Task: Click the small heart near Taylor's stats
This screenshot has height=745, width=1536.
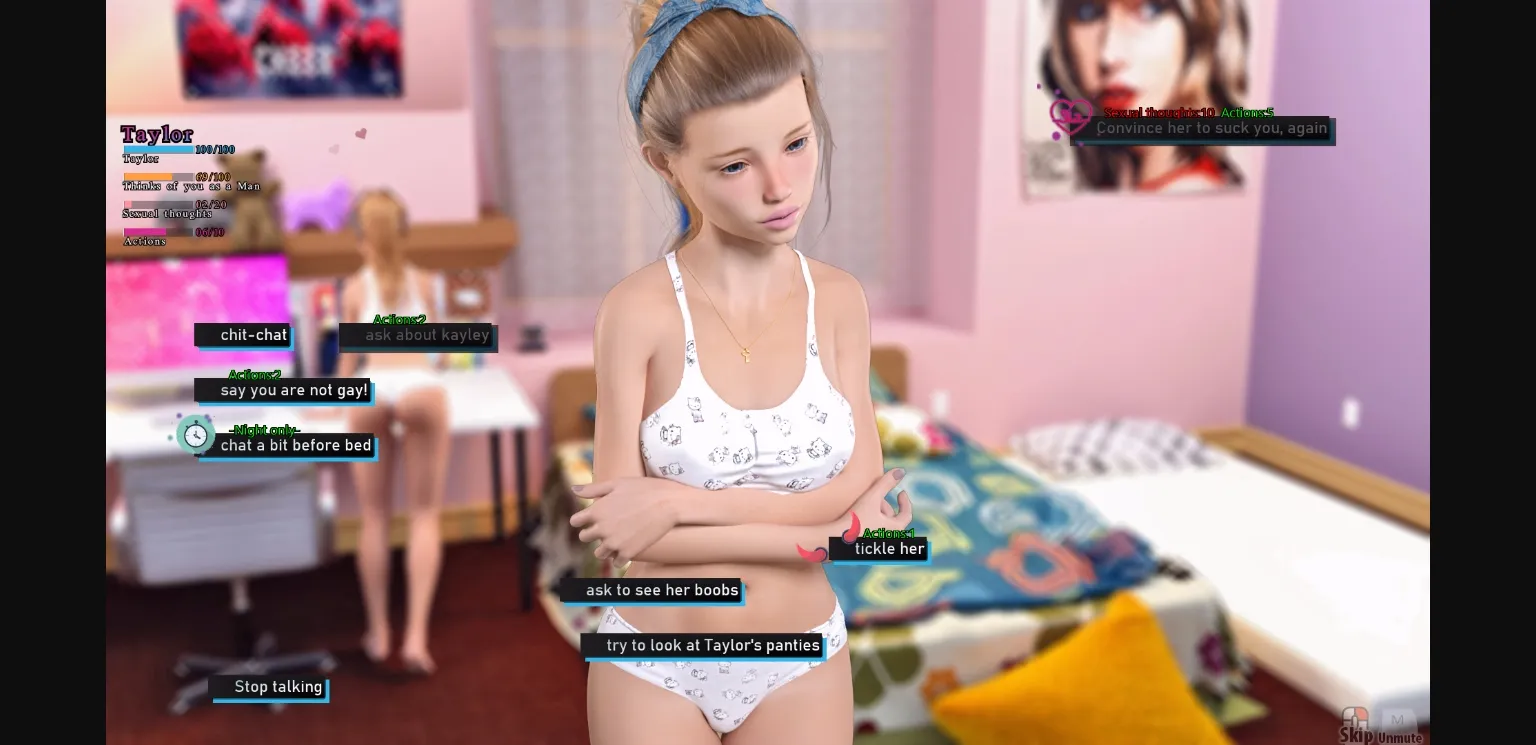Action: pos(360,133)
